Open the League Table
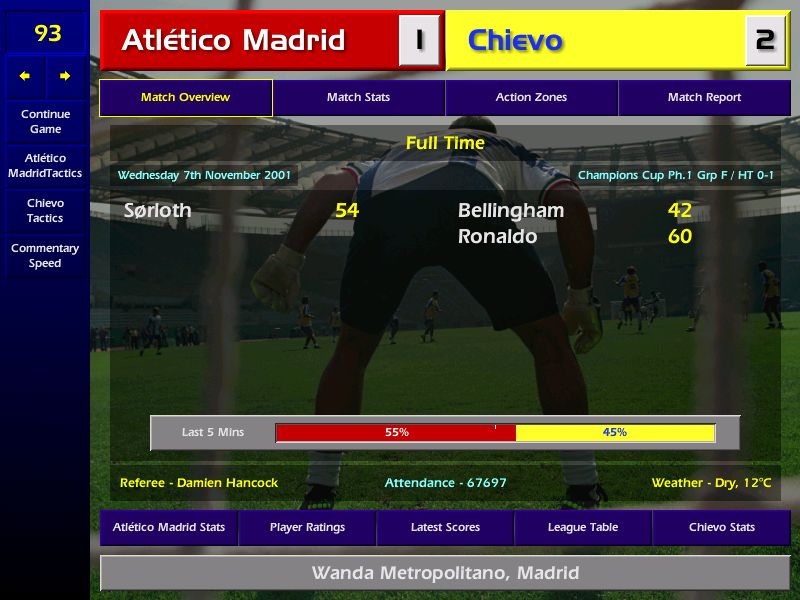800x600 pixels. click(x=583, y=527)
